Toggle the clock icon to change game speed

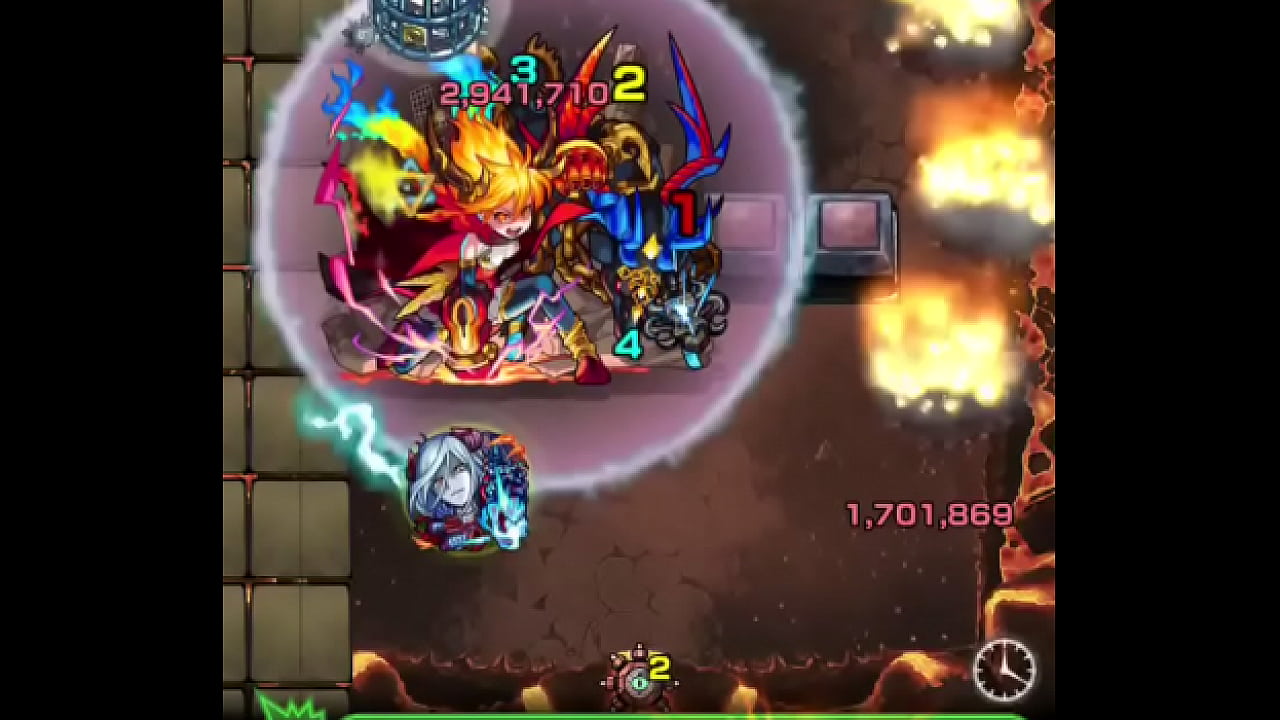tap(1003, 670)
